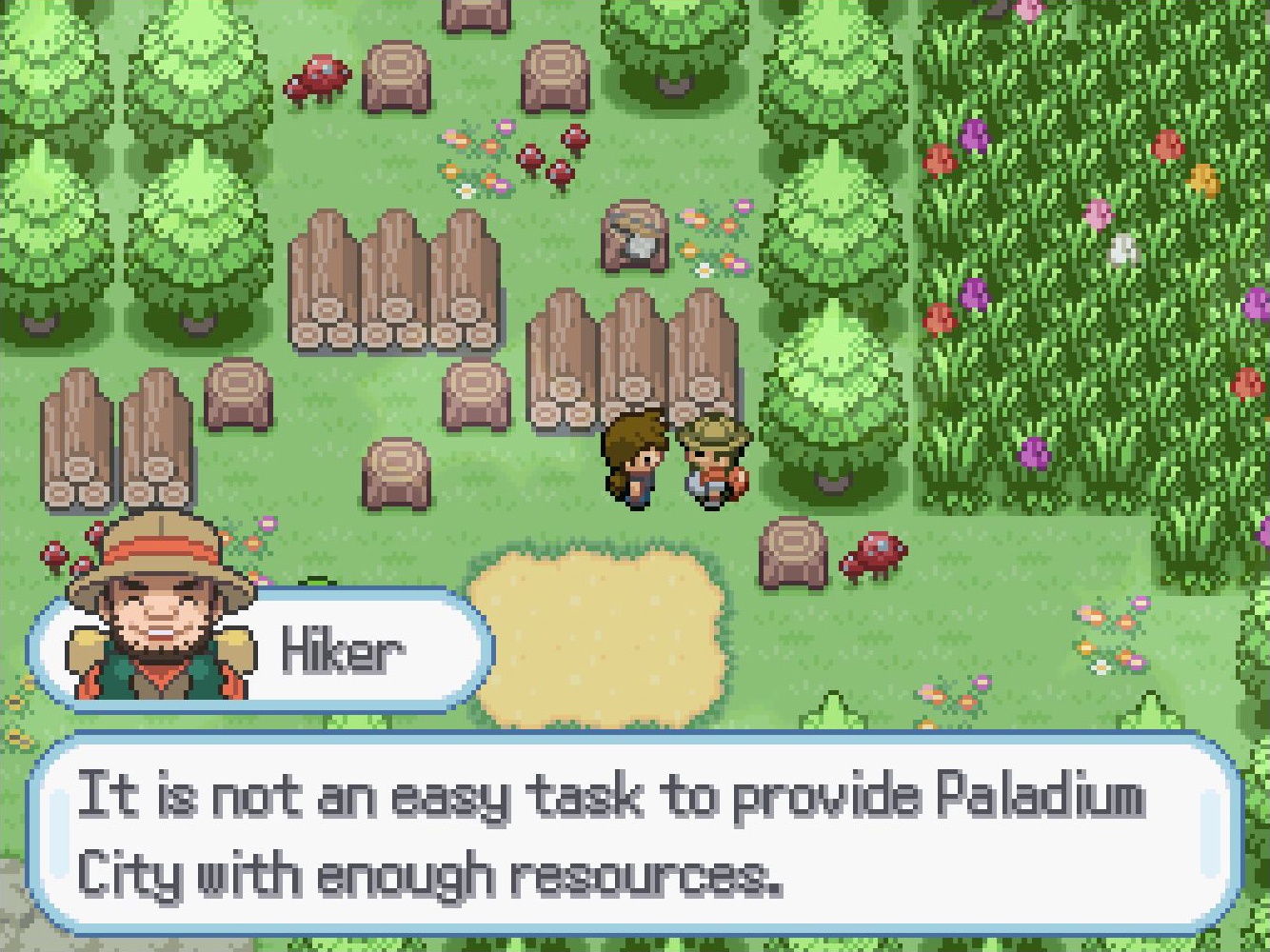Select the stacked log pile near the player

pyautogui.click(x=628, y=352)
